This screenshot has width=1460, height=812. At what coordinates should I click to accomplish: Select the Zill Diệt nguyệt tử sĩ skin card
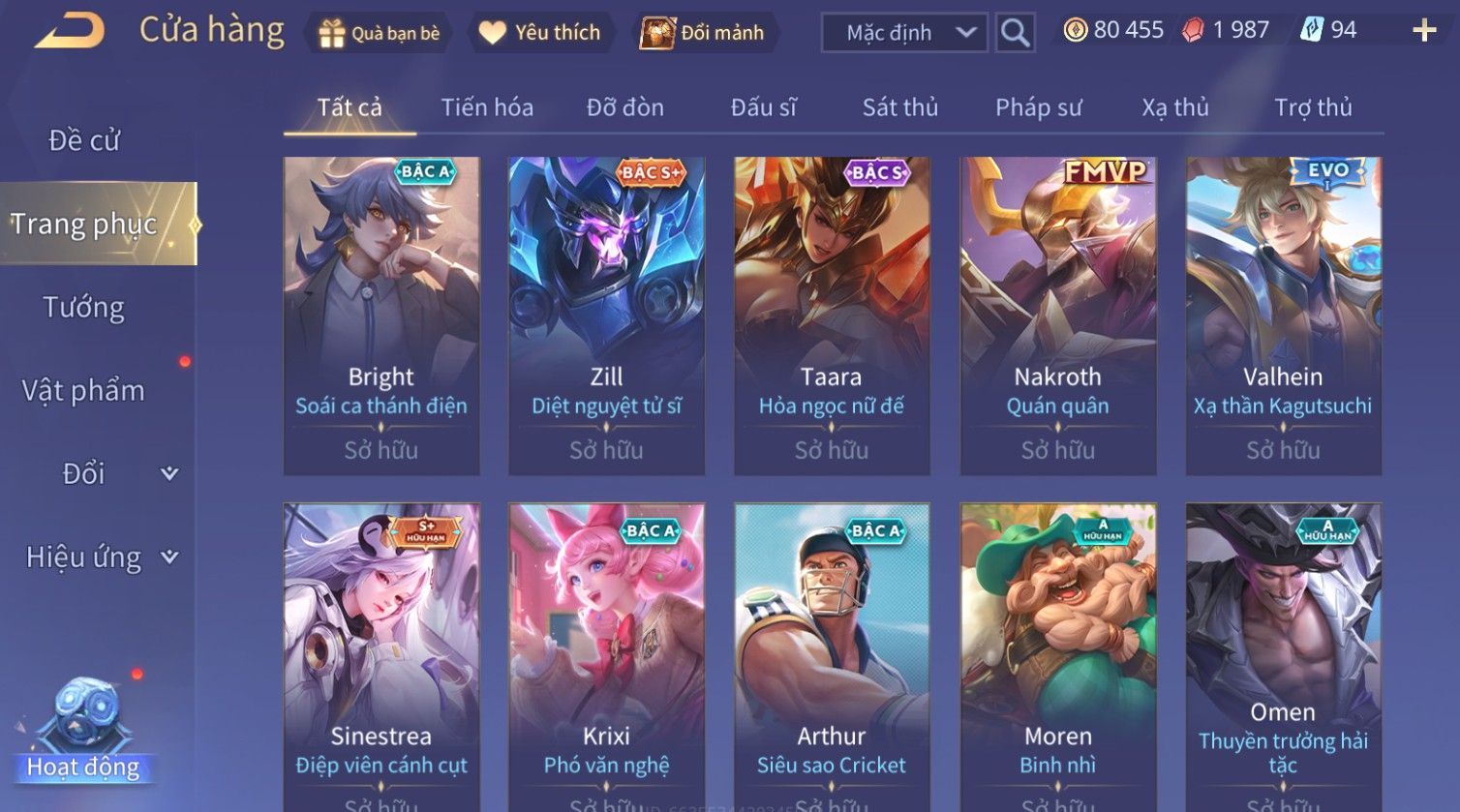606,316
